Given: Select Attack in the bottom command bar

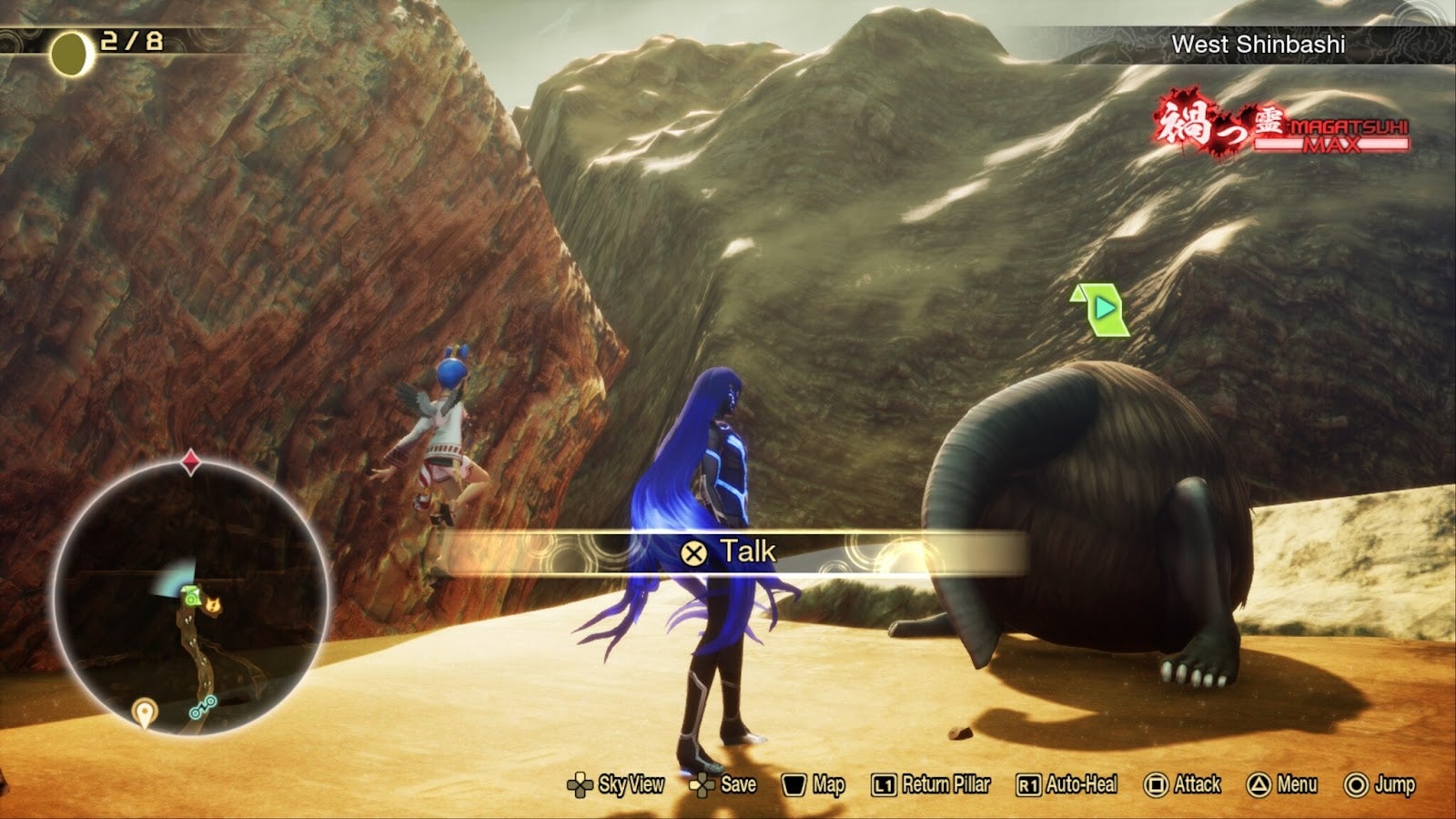Looking at the screenshot, I should pos(1182,784).
